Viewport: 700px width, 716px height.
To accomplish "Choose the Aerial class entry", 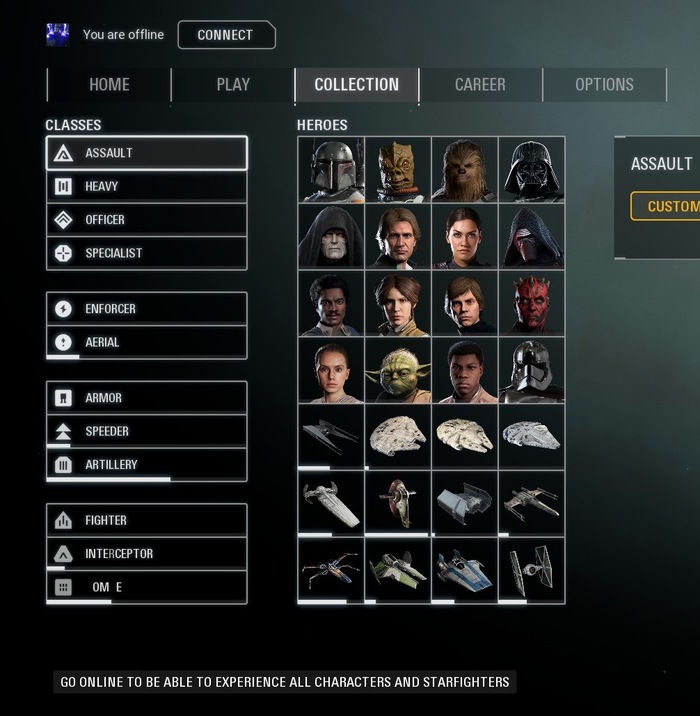I will [146, 342].
